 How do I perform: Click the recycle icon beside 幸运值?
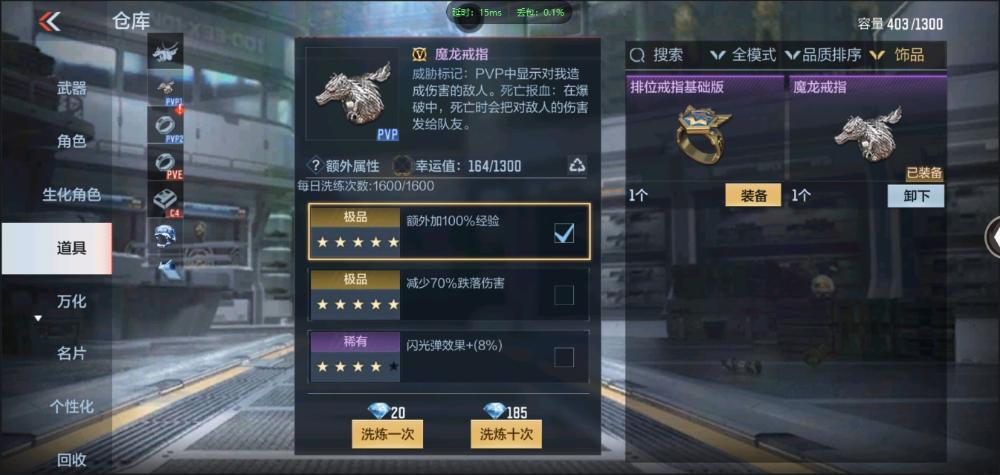coord(577,165)
